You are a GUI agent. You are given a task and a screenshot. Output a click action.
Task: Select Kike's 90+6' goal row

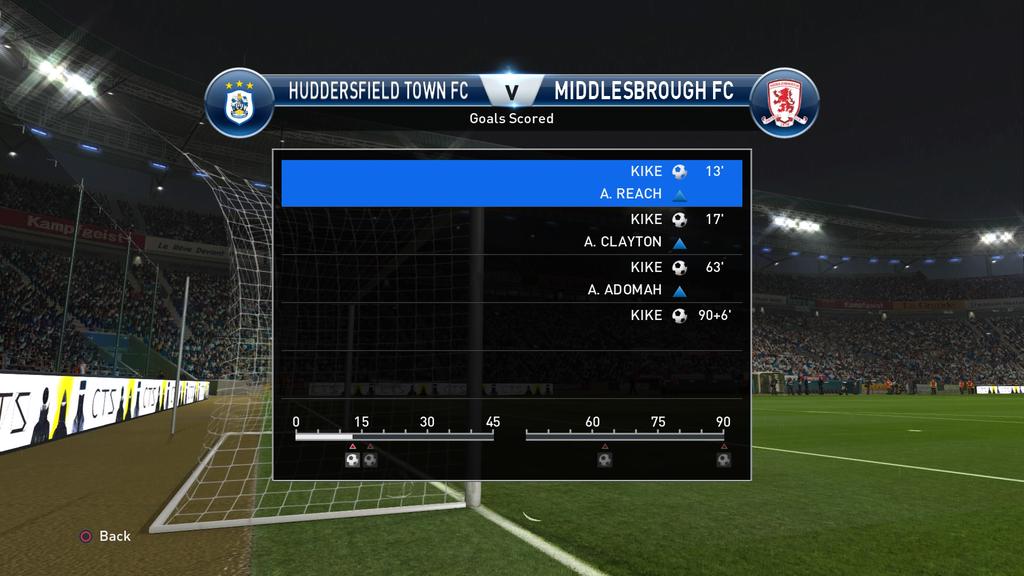pyautogui.click(x=512, y=316)
